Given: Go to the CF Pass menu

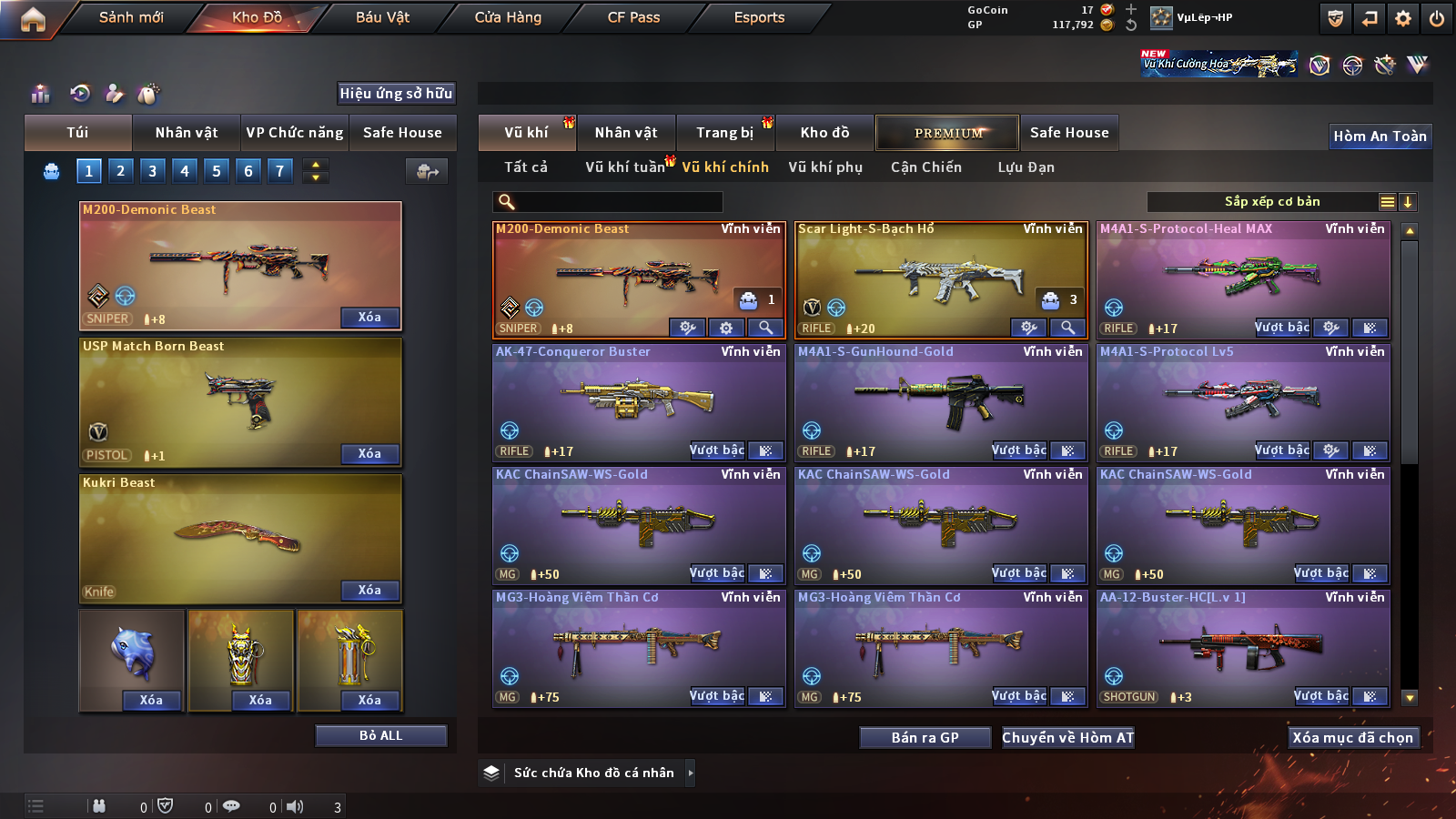Looking at the screenshot, I should click(633, 17).
